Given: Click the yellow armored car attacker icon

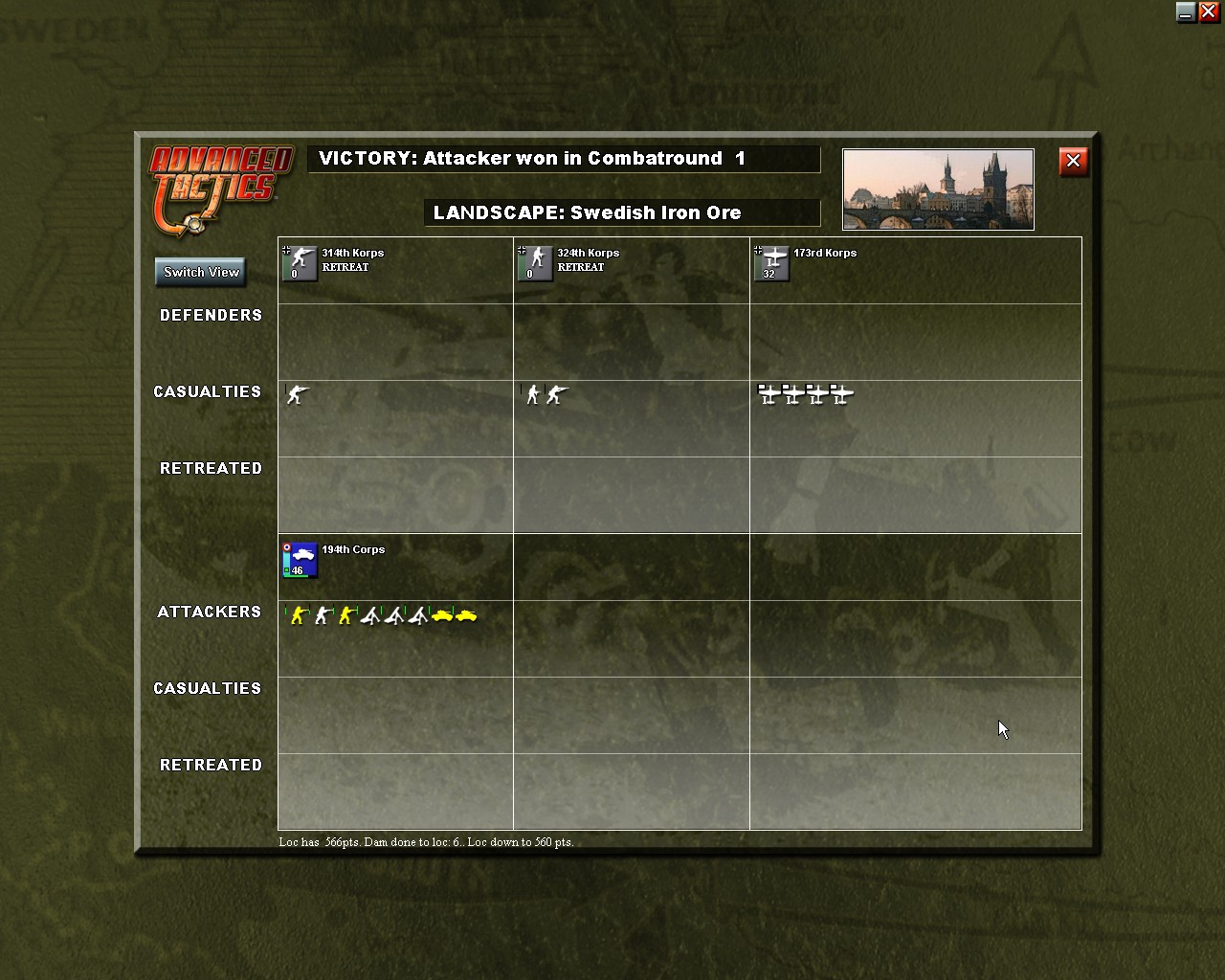Looking at the screenshot, I should (442, 617).
